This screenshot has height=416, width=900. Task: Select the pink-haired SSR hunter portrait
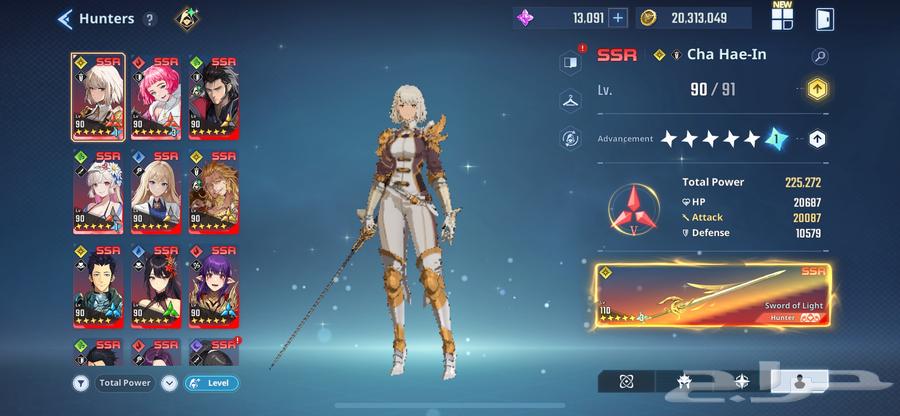coord(155,96)
